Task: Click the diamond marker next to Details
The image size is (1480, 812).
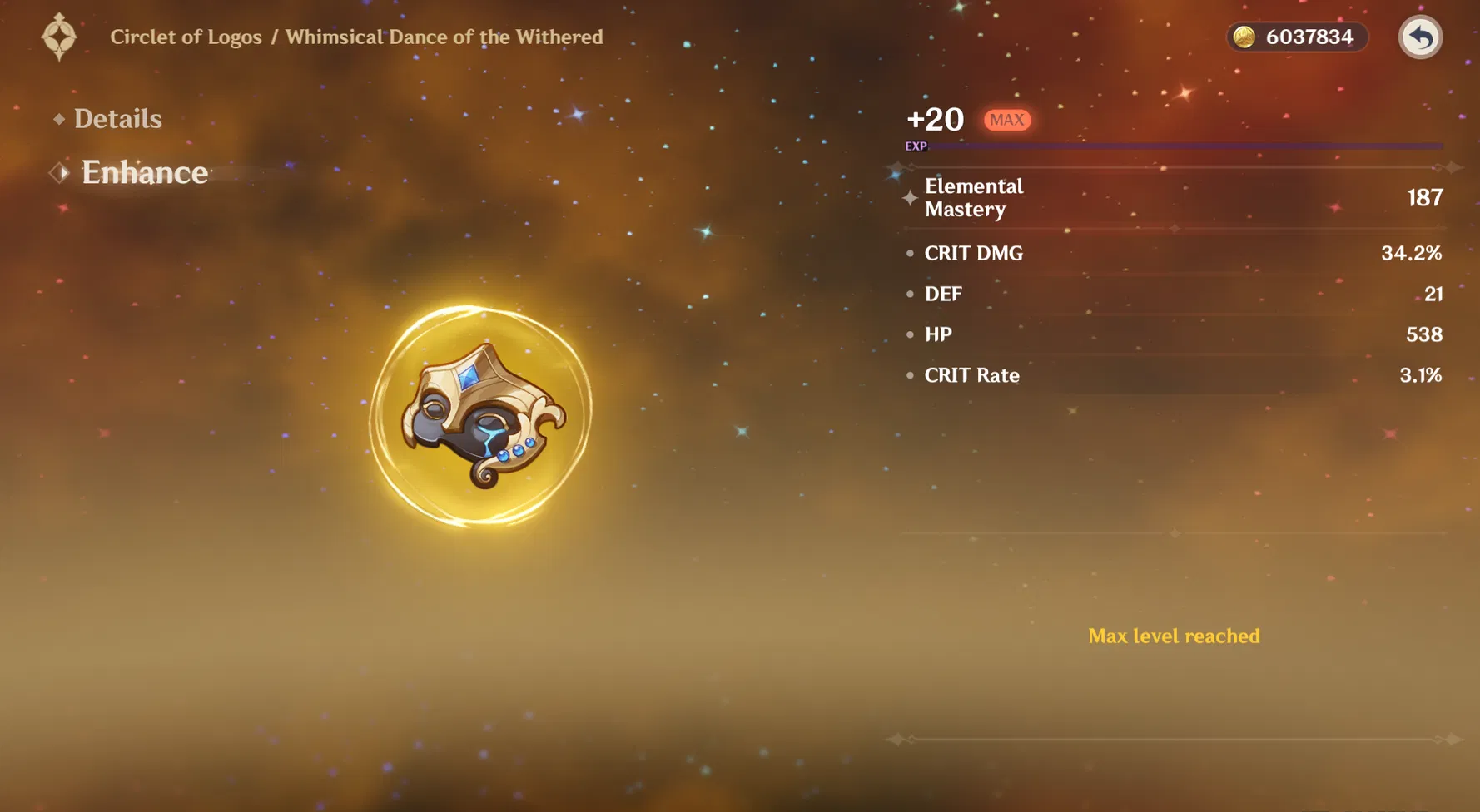Action: point(58,119)
